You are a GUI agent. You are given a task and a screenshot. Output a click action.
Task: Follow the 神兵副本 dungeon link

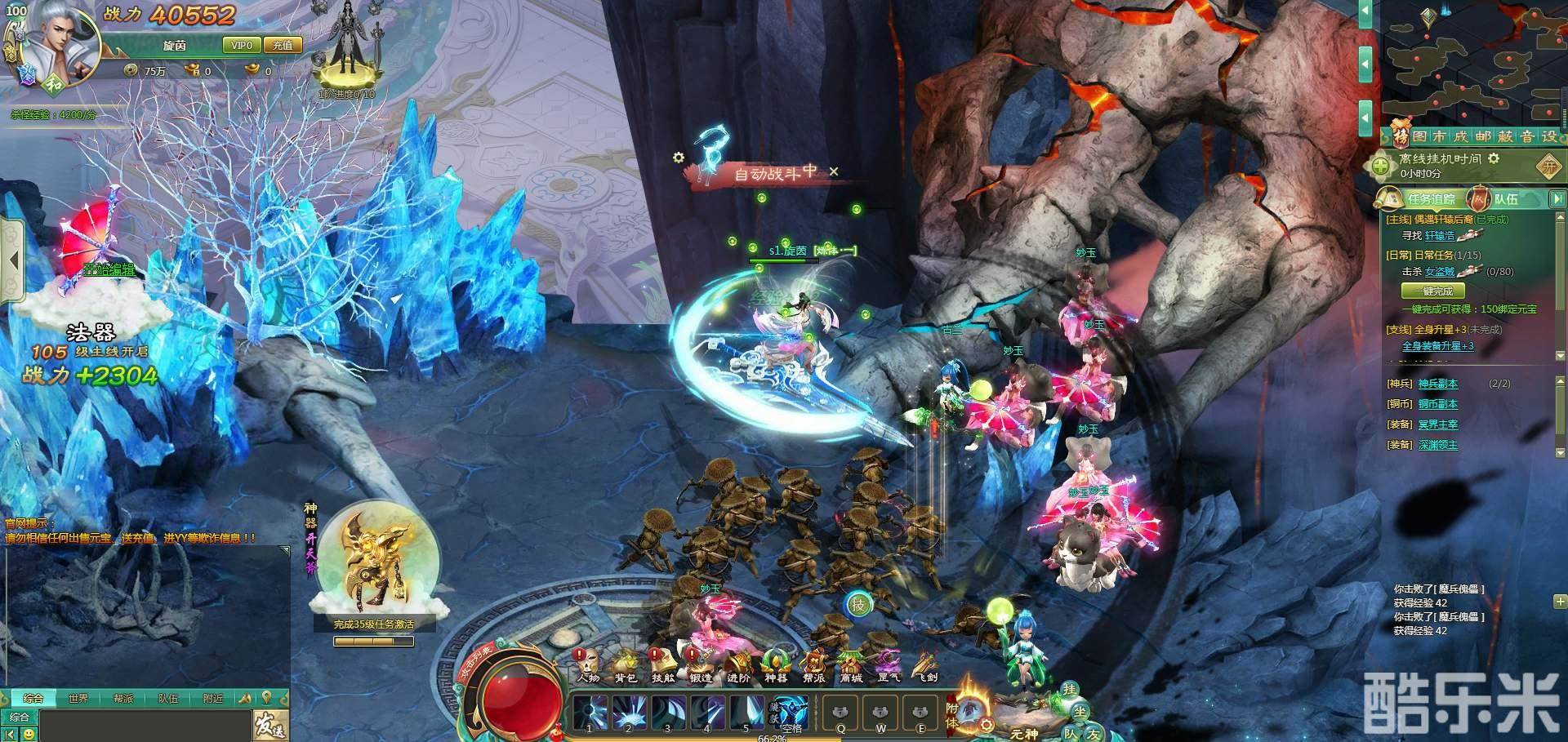point(1437,384)
